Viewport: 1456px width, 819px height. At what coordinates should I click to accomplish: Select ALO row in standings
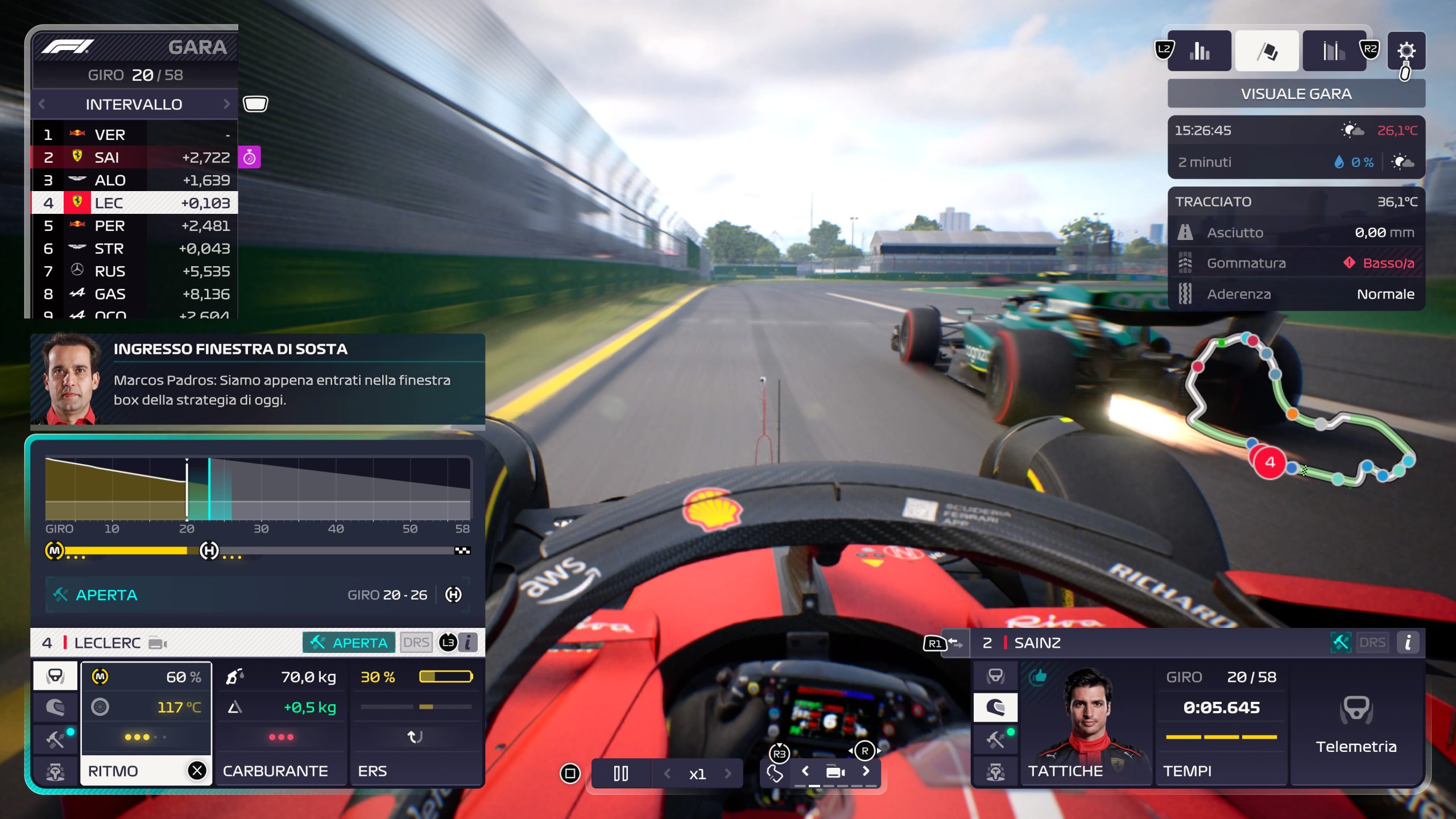pos(135,180)
